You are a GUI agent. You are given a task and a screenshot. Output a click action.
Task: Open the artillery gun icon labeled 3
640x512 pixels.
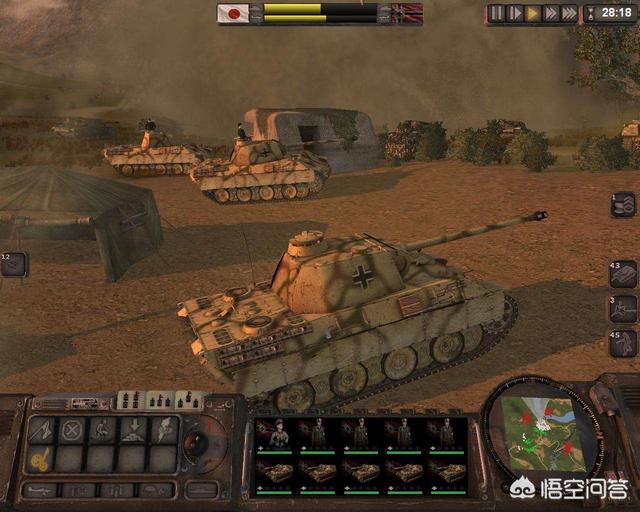[x=622, y=308]
